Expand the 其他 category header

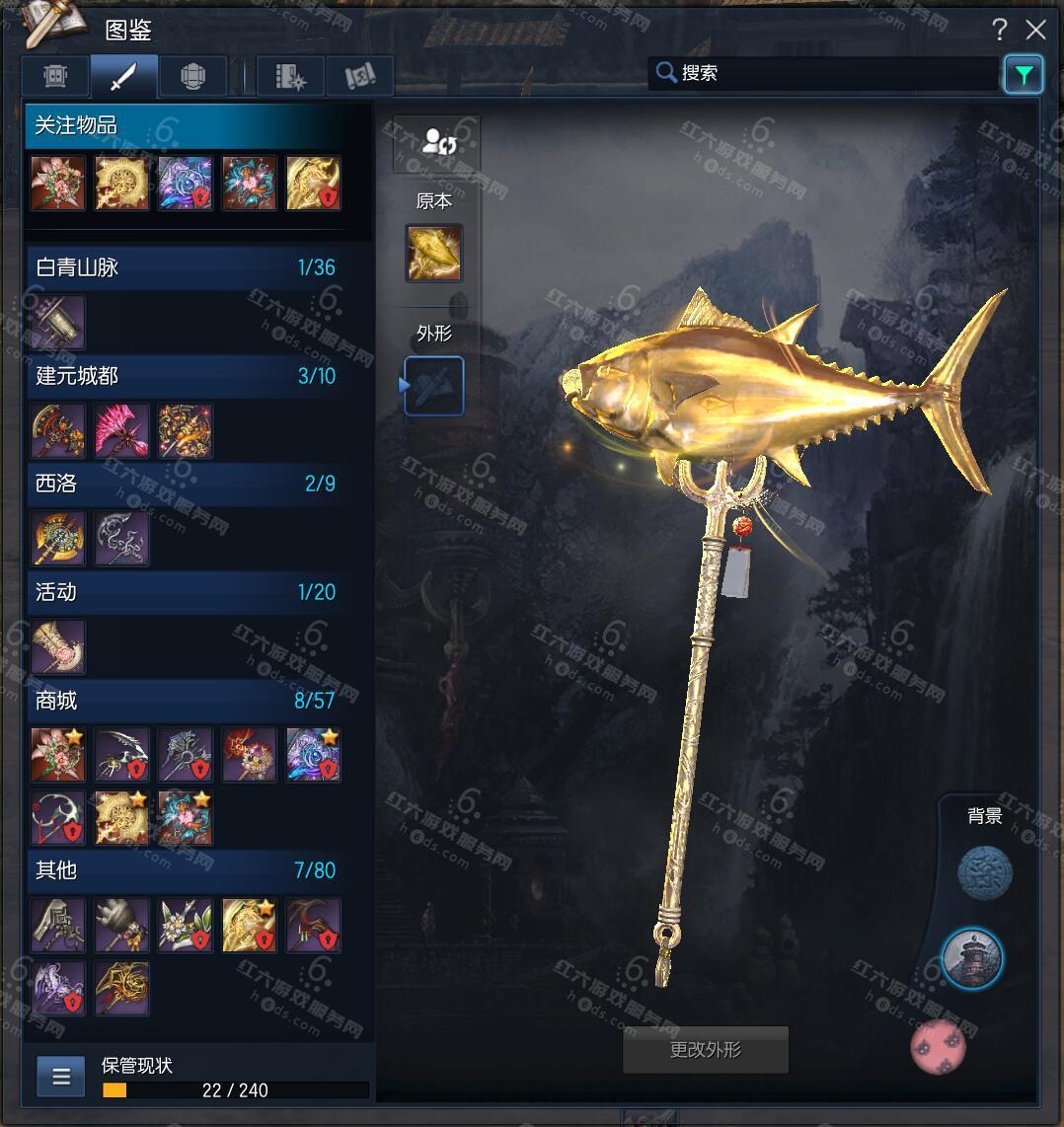point(186,870)
